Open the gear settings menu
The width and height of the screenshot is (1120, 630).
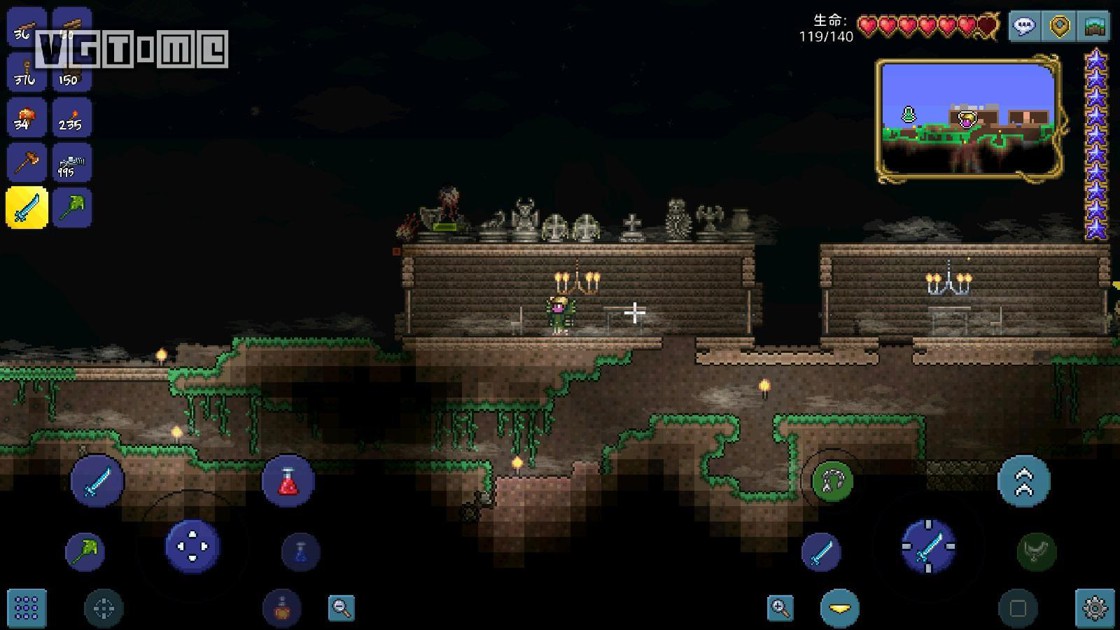click(x=1095, y=607)
